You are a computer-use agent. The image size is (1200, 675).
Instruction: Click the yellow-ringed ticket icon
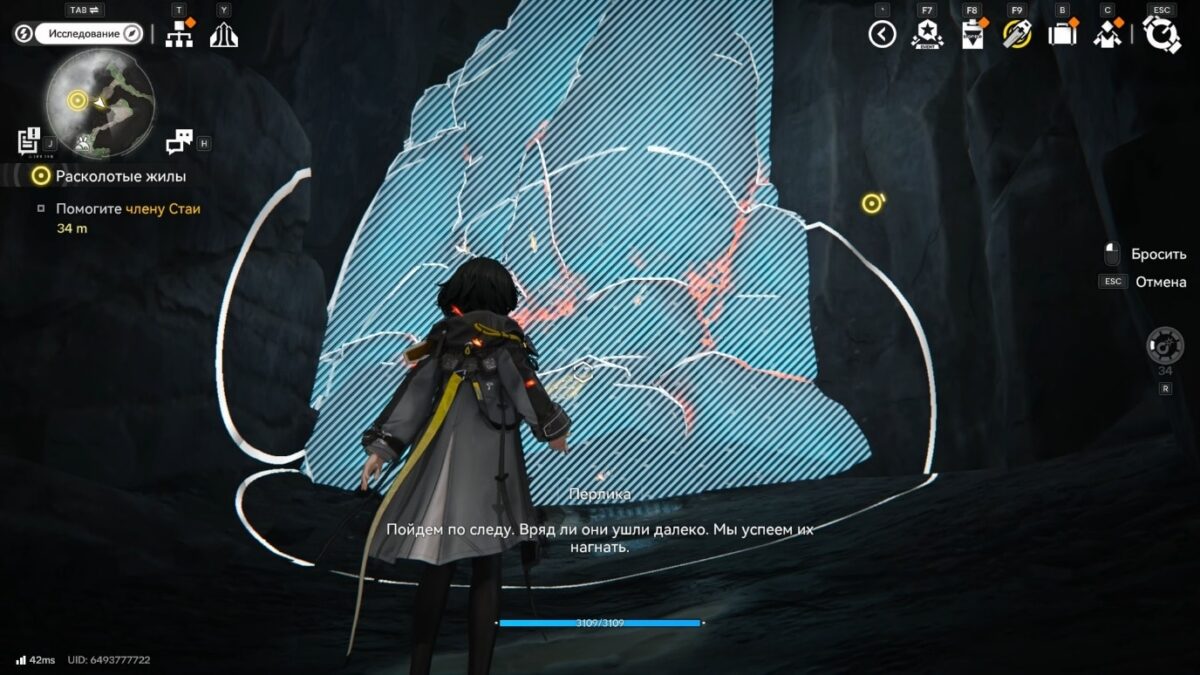pyautogui.click(x=1016, y=34)
